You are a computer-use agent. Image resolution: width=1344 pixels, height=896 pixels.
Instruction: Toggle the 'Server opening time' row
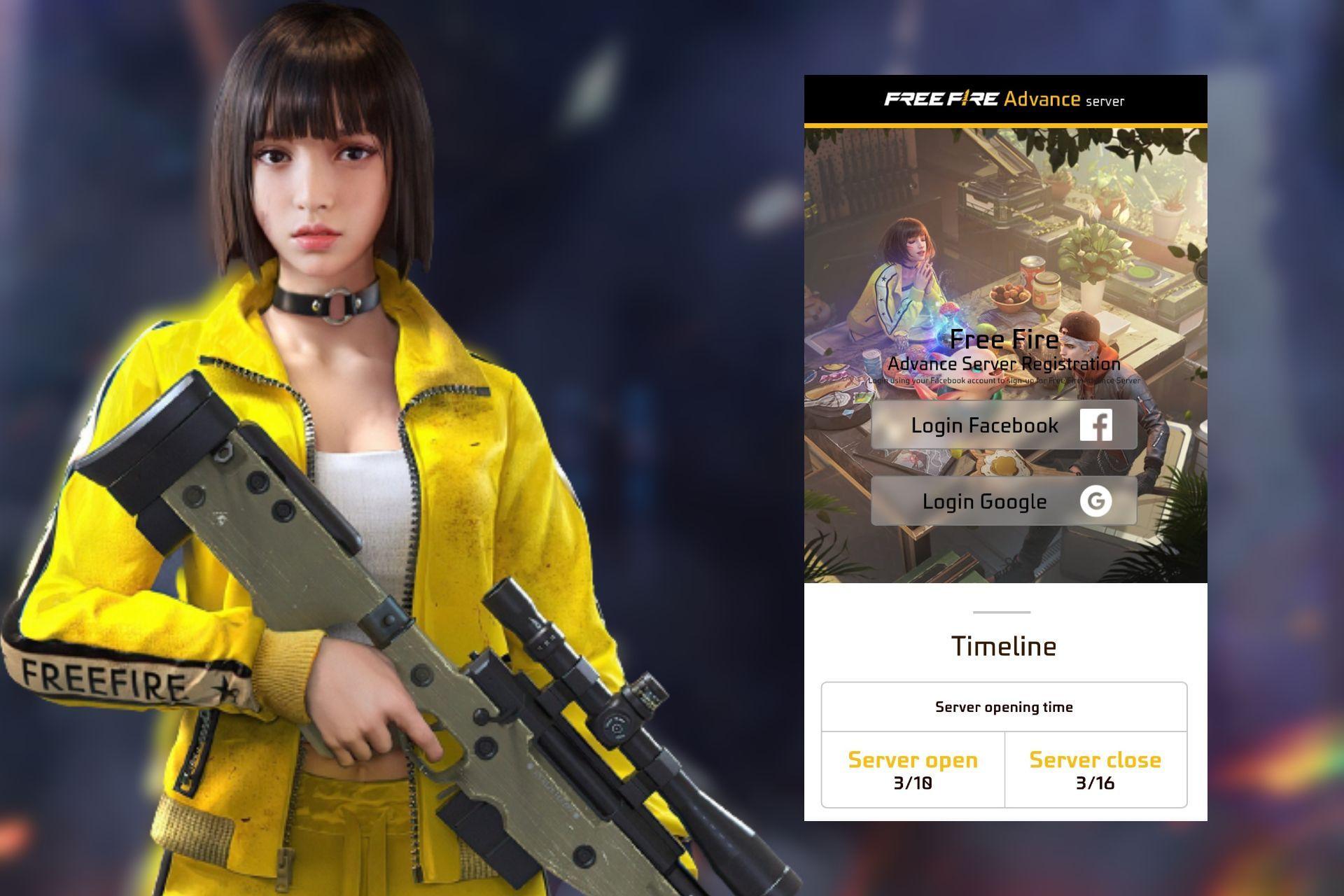tap(1004, 706)
